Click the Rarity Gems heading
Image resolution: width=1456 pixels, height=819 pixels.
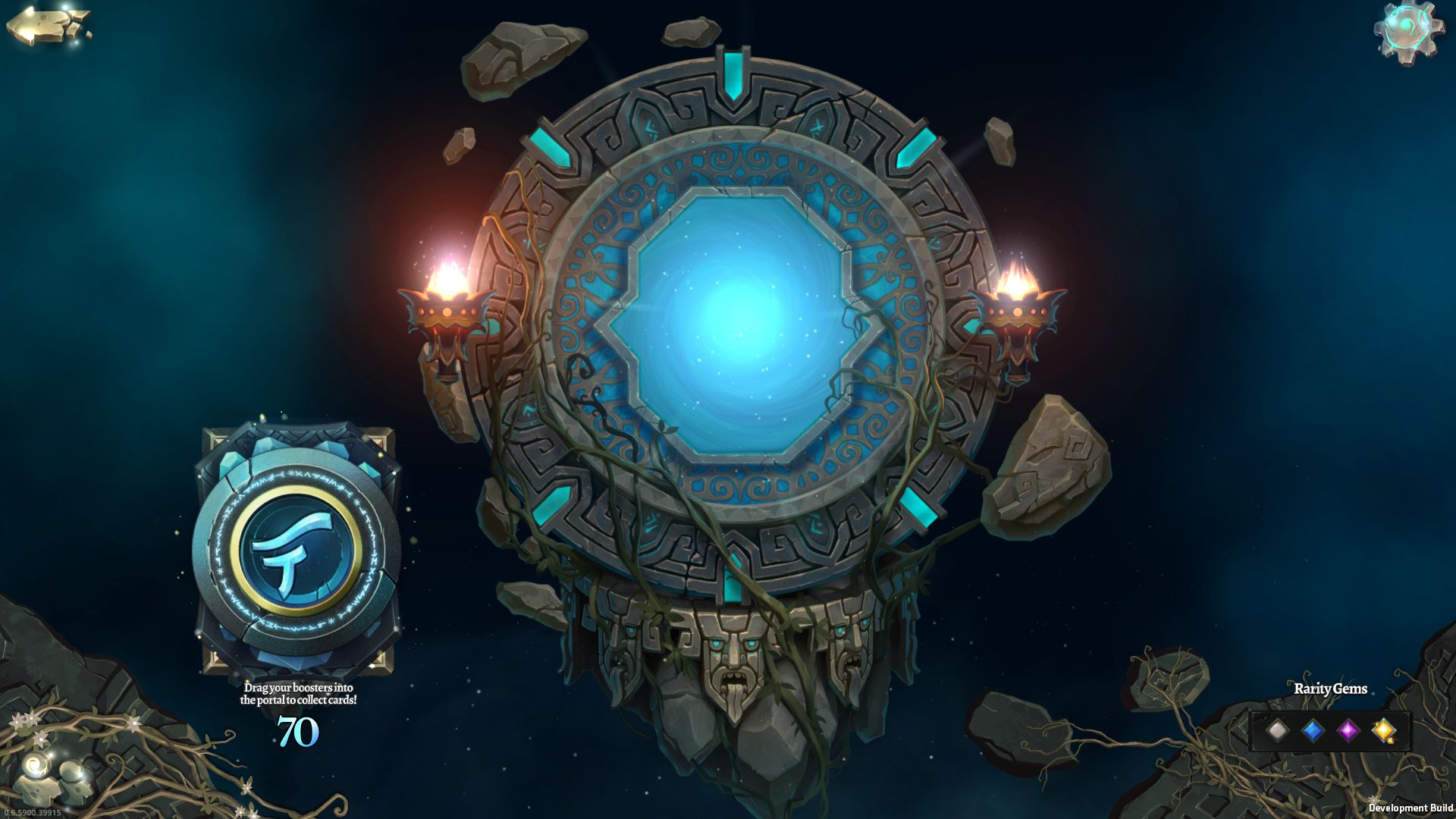pyautogui.click(x=1331, y=690)
